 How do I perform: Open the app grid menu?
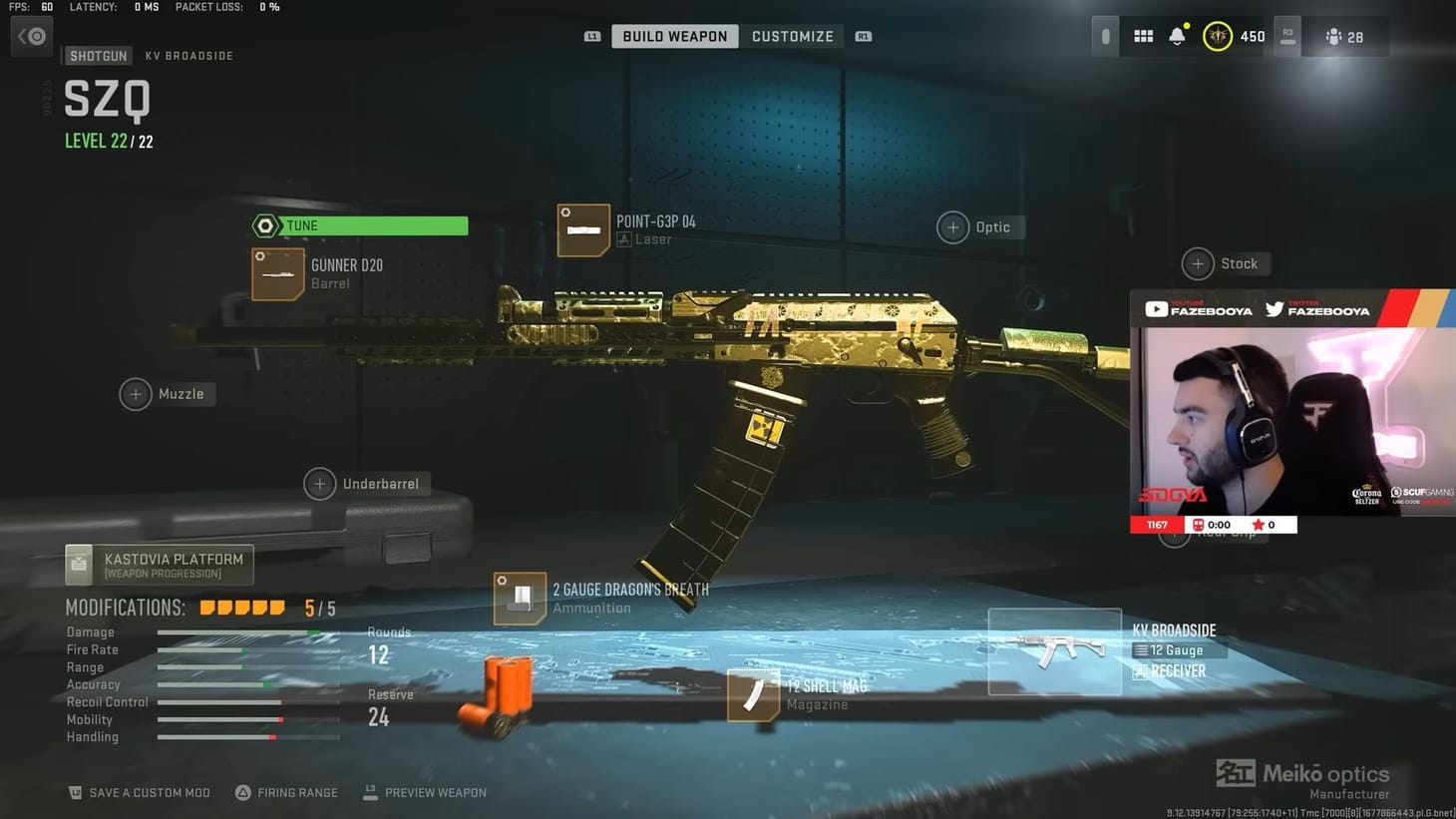1143,36
